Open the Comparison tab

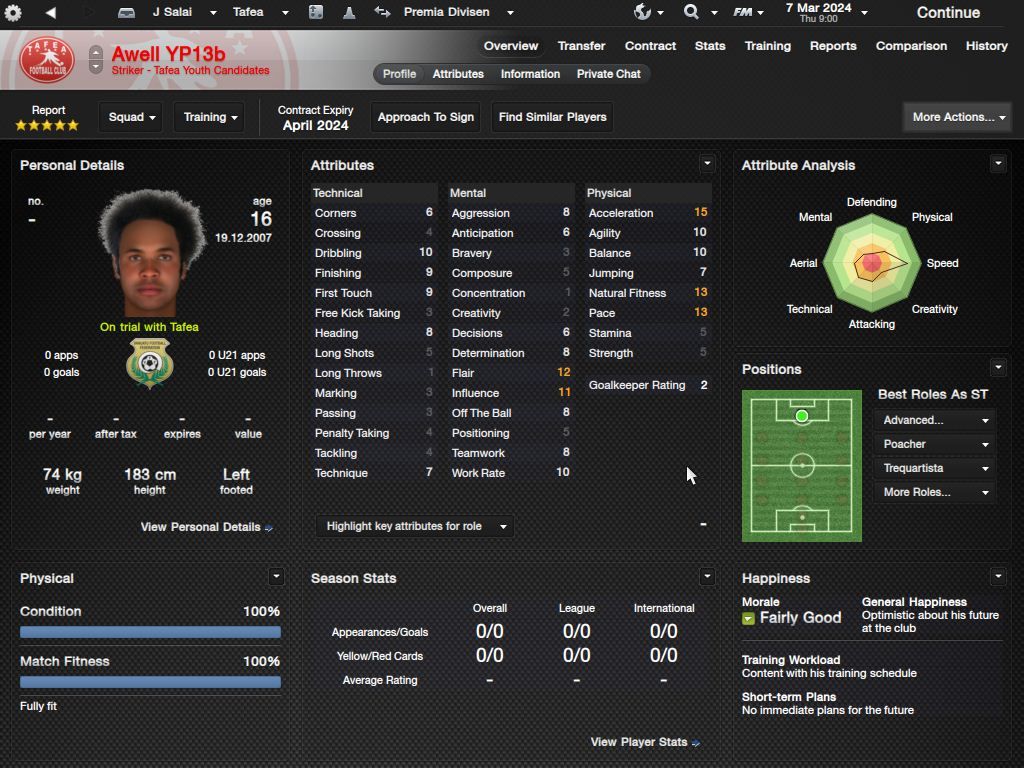point(911,46)
